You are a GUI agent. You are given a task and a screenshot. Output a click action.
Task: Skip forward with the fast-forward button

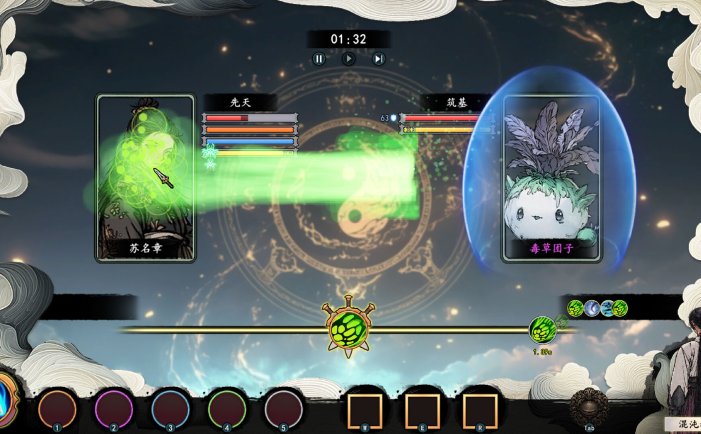point(379,59)
